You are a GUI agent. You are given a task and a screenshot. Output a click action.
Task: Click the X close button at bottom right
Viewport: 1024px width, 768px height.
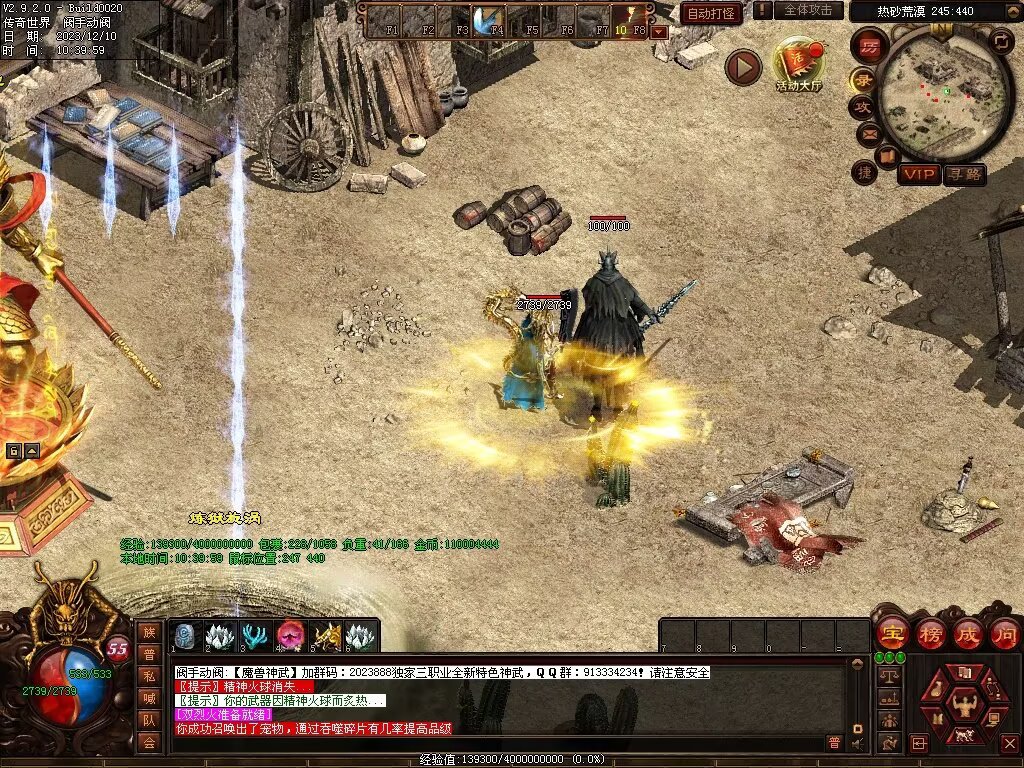(x=1009, y=743)
